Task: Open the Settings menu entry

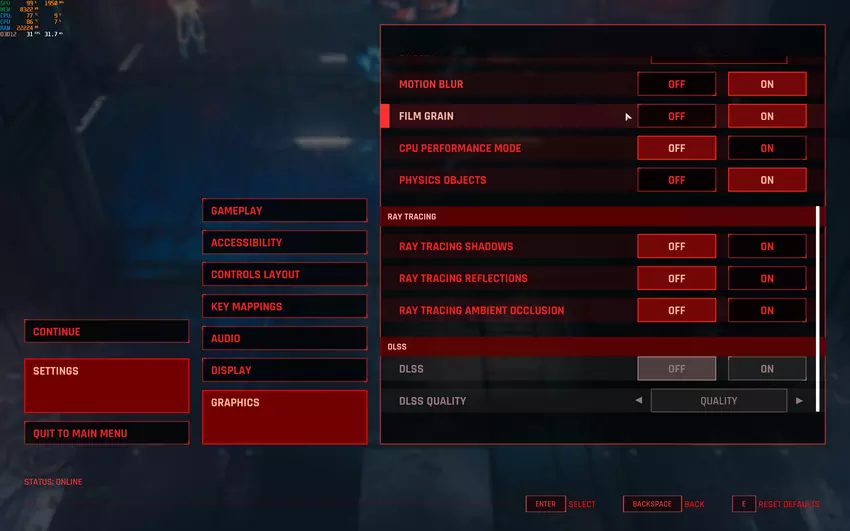Action: (106, 385)
